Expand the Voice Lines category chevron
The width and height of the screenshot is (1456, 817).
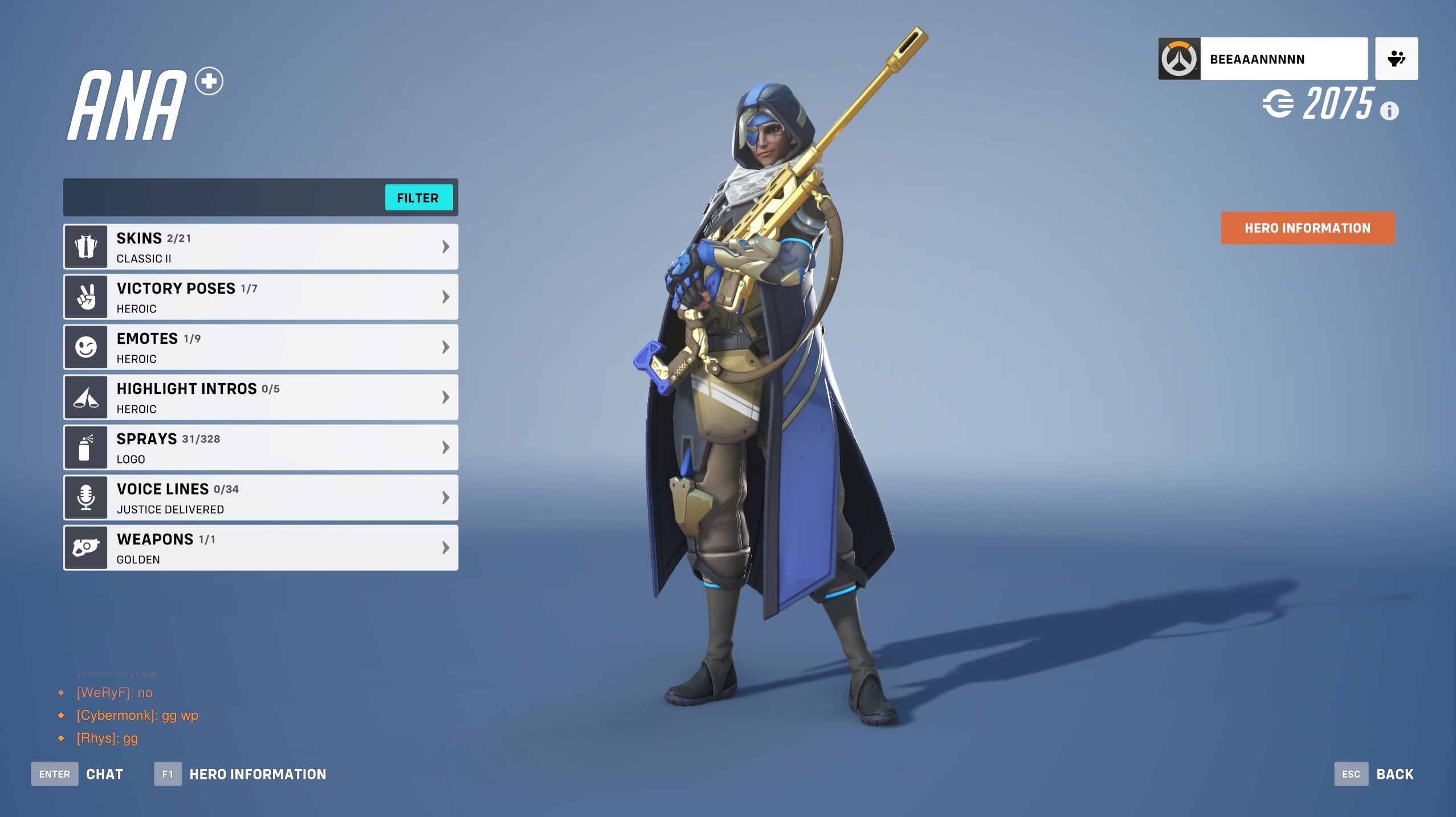(446, 497)
